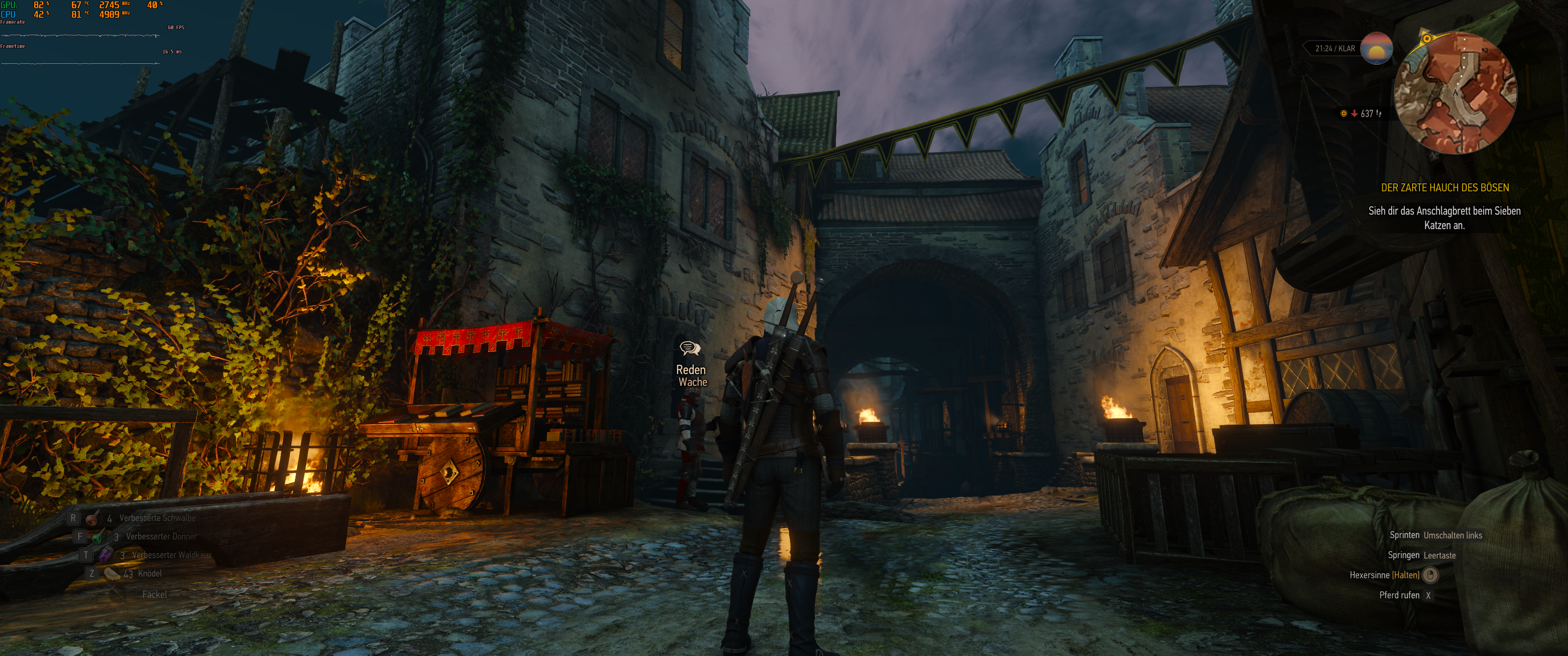
Task: Open the quest tracker 'Der zarte Hauch des Bösen'
Action: point(1444,188)
